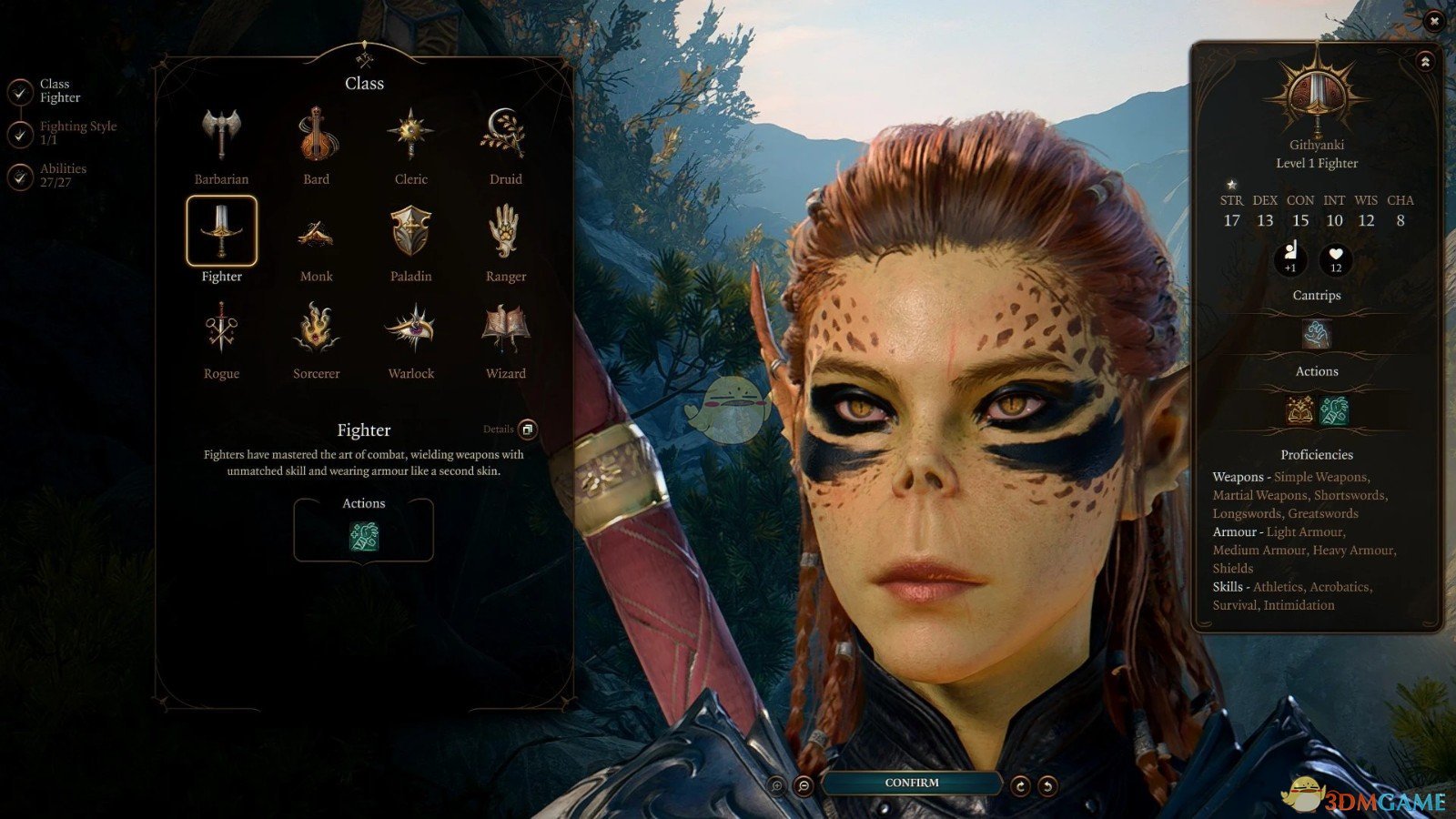Open the Fighter Details panel
Viewport: 1456px width, 819px height.
coord(527,430)
